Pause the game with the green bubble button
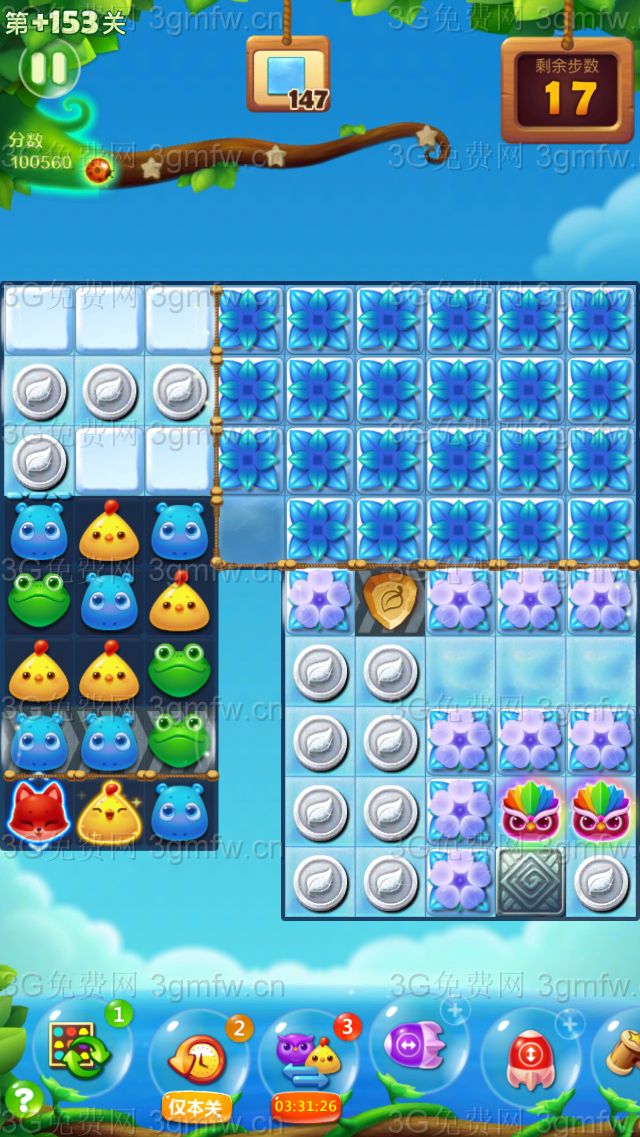The image size is (640, 1137). tap(48, 68)
